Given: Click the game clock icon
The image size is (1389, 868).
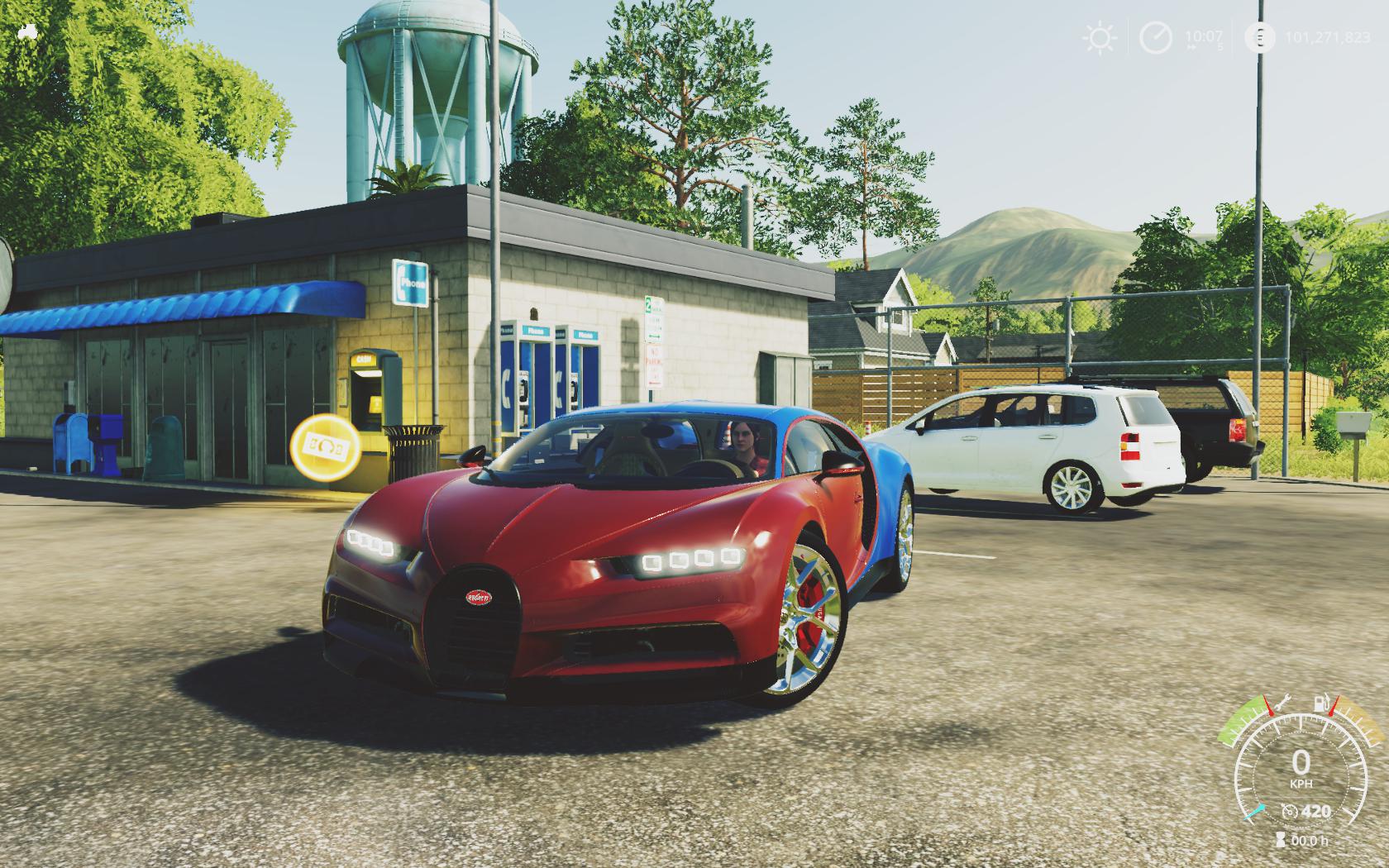Looking at the screenshot, I should (x=1156, y=38).
